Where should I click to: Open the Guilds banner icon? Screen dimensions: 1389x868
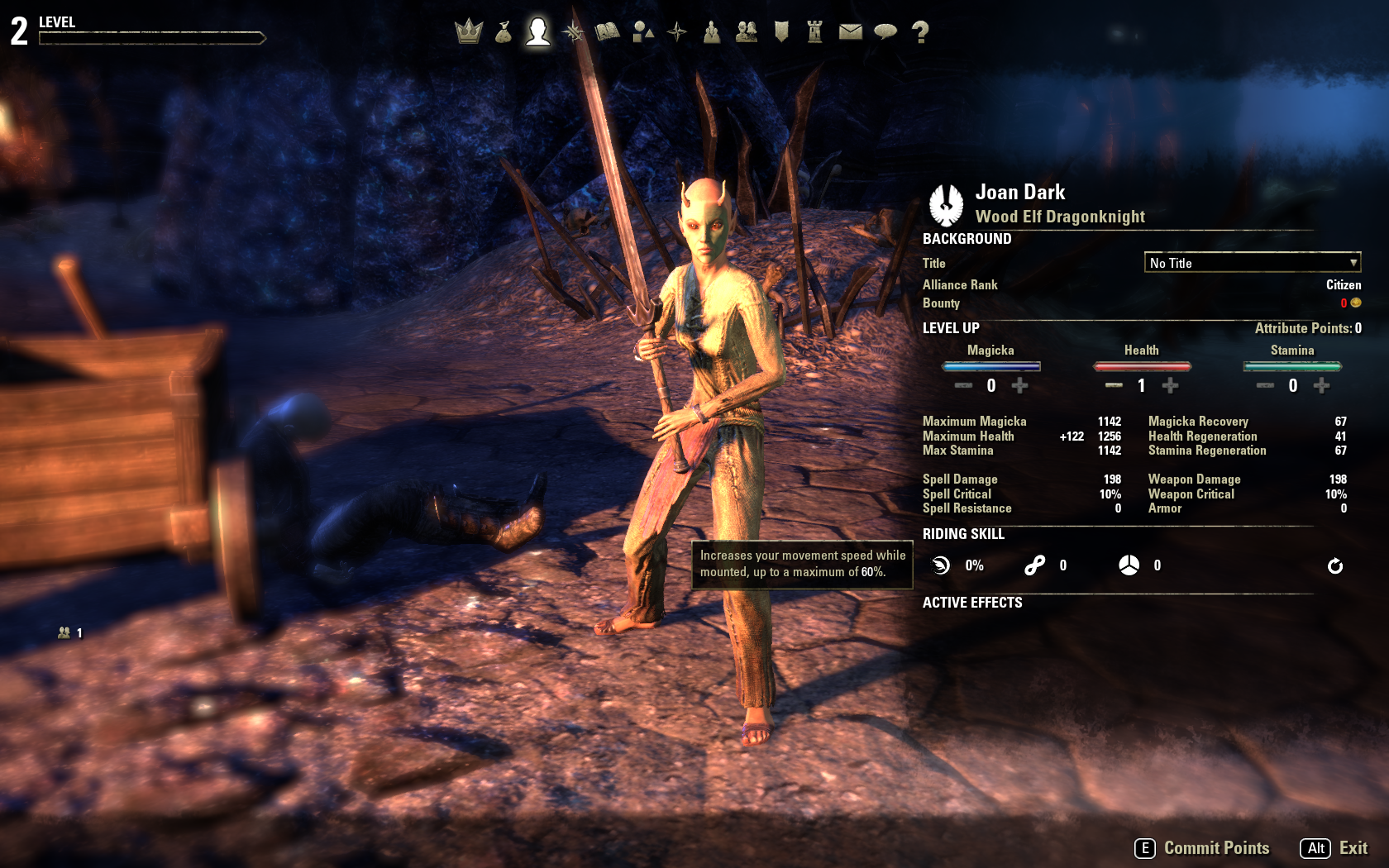click(x=781, y=32)
